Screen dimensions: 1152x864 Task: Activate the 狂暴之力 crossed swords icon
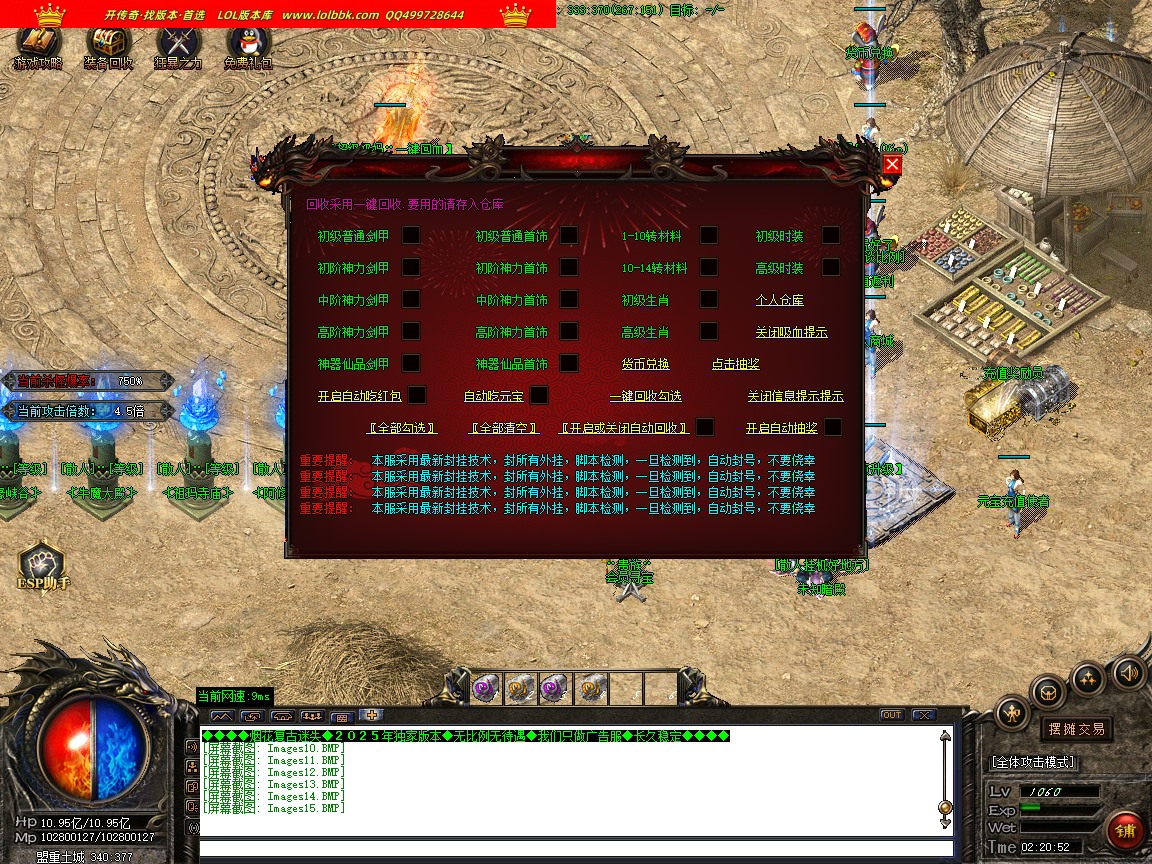(x=178, y=45)
